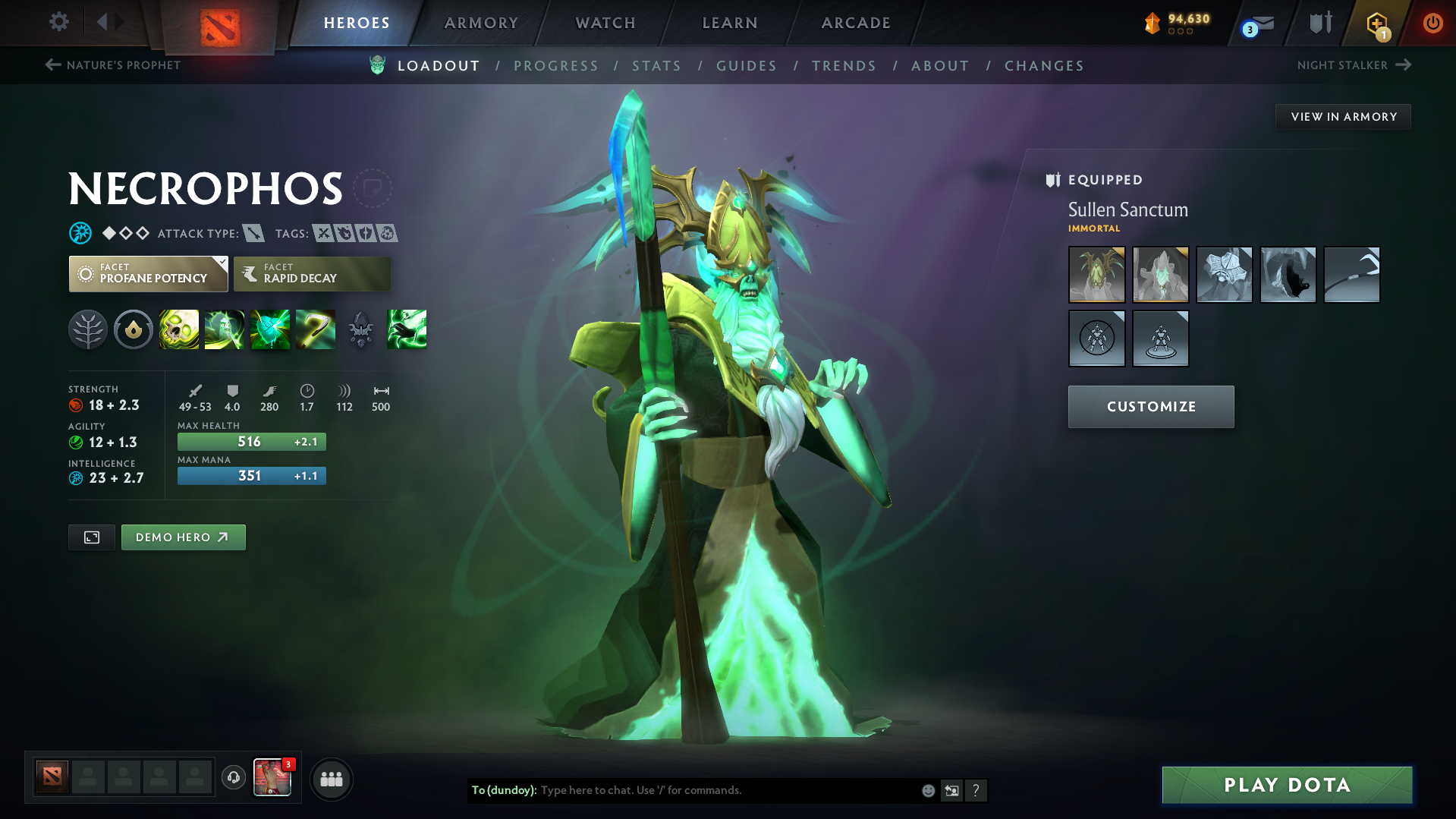
Task: Select the Rapid Decay facet
Action: point(311,274)
